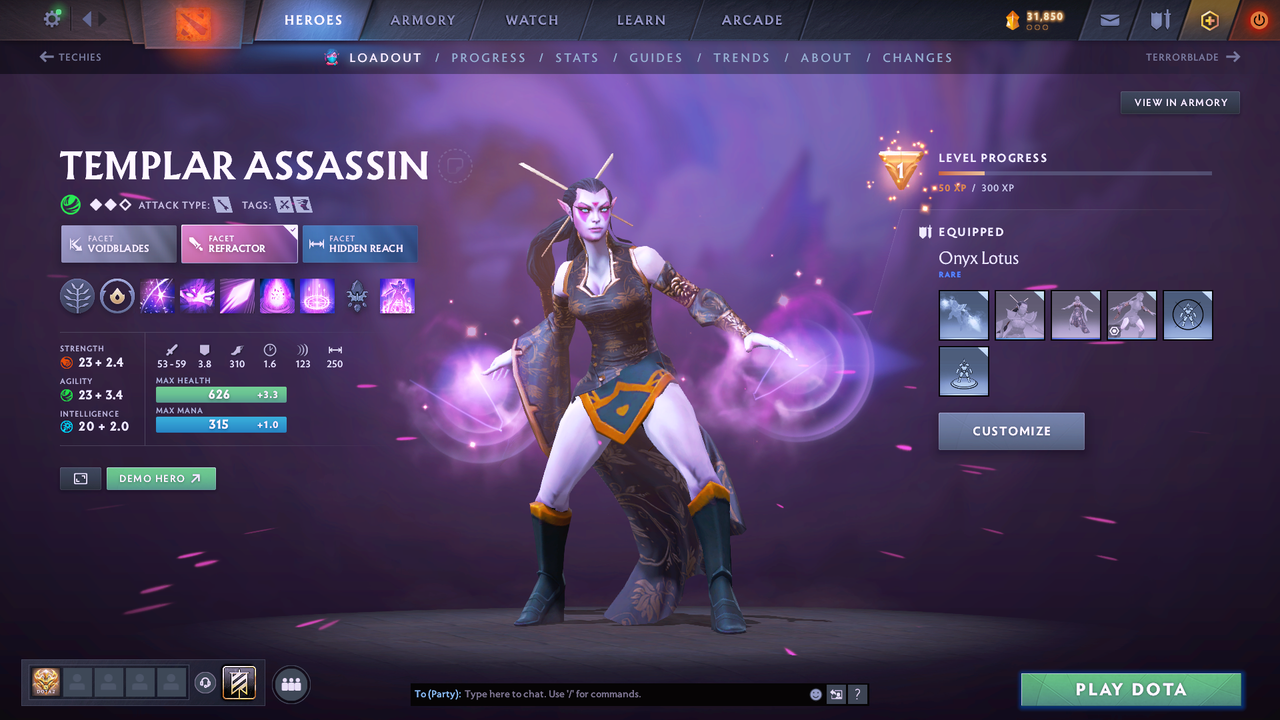Click the level progress XP bar

click(1075, 172)
